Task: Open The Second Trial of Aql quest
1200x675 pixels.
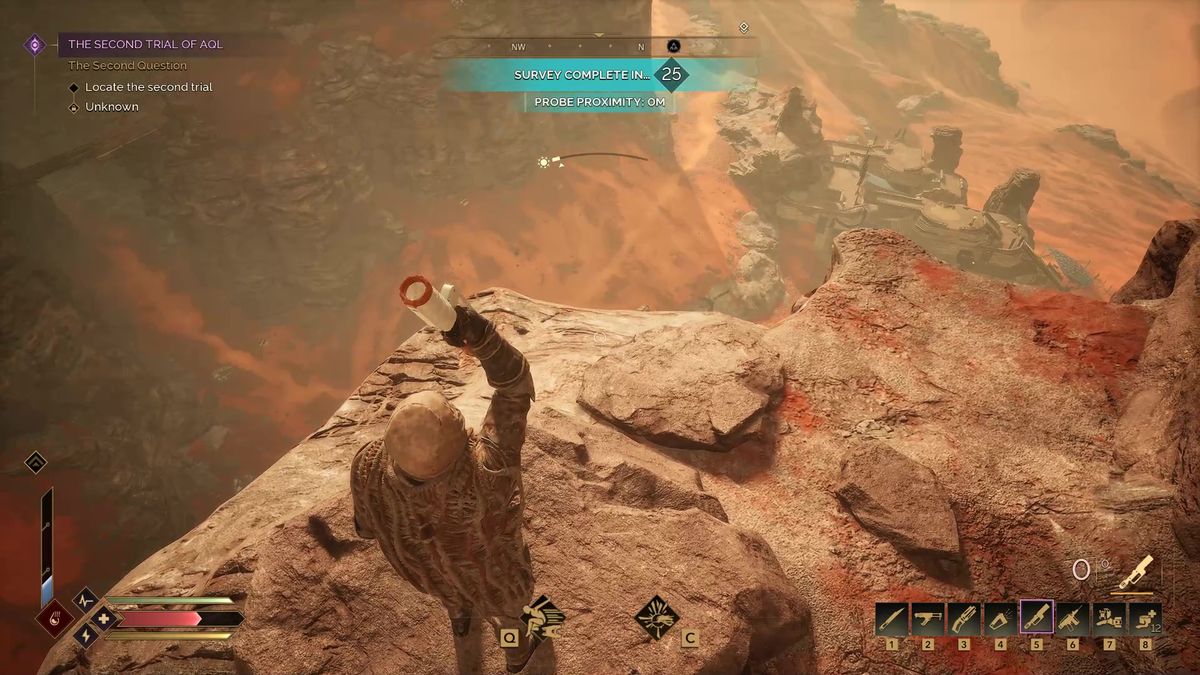Action: coord(146,44)
